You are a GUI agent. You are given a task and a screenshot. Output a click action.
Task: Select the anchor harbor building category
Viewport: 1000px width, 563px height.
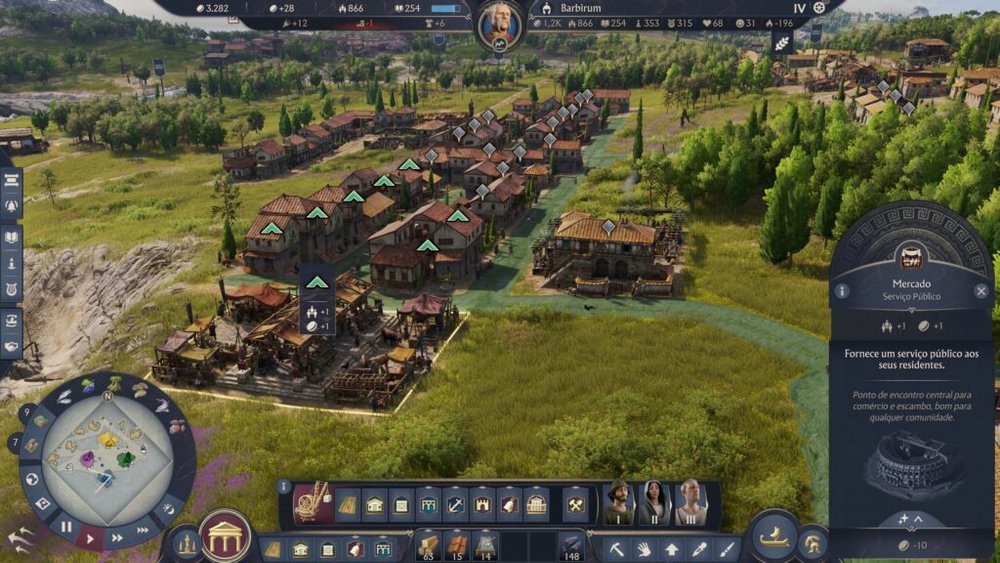pyautogui.click(x=455, y=504)
